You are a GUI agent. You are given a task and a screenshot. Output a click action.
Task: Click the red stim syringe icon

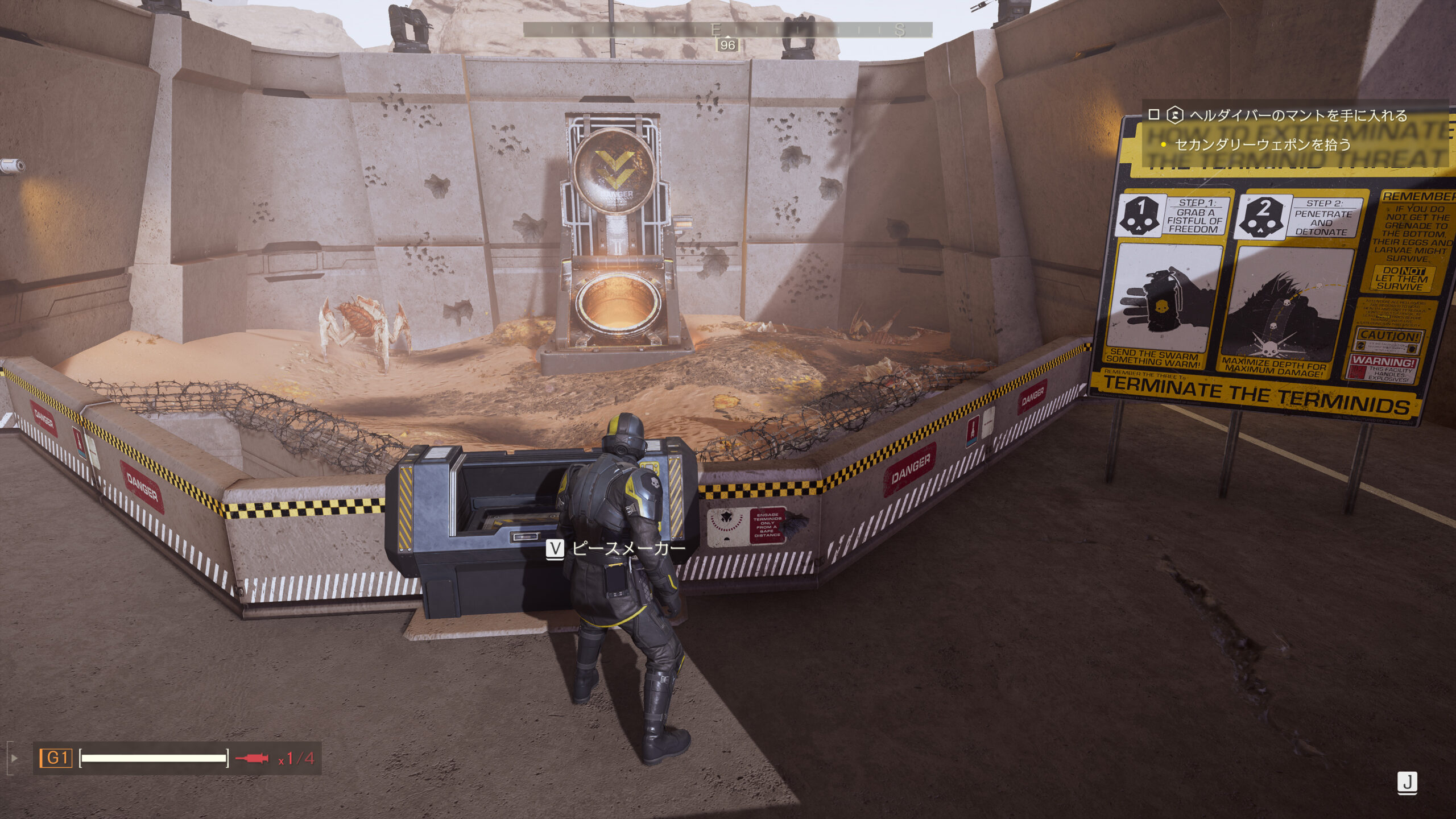252,758
